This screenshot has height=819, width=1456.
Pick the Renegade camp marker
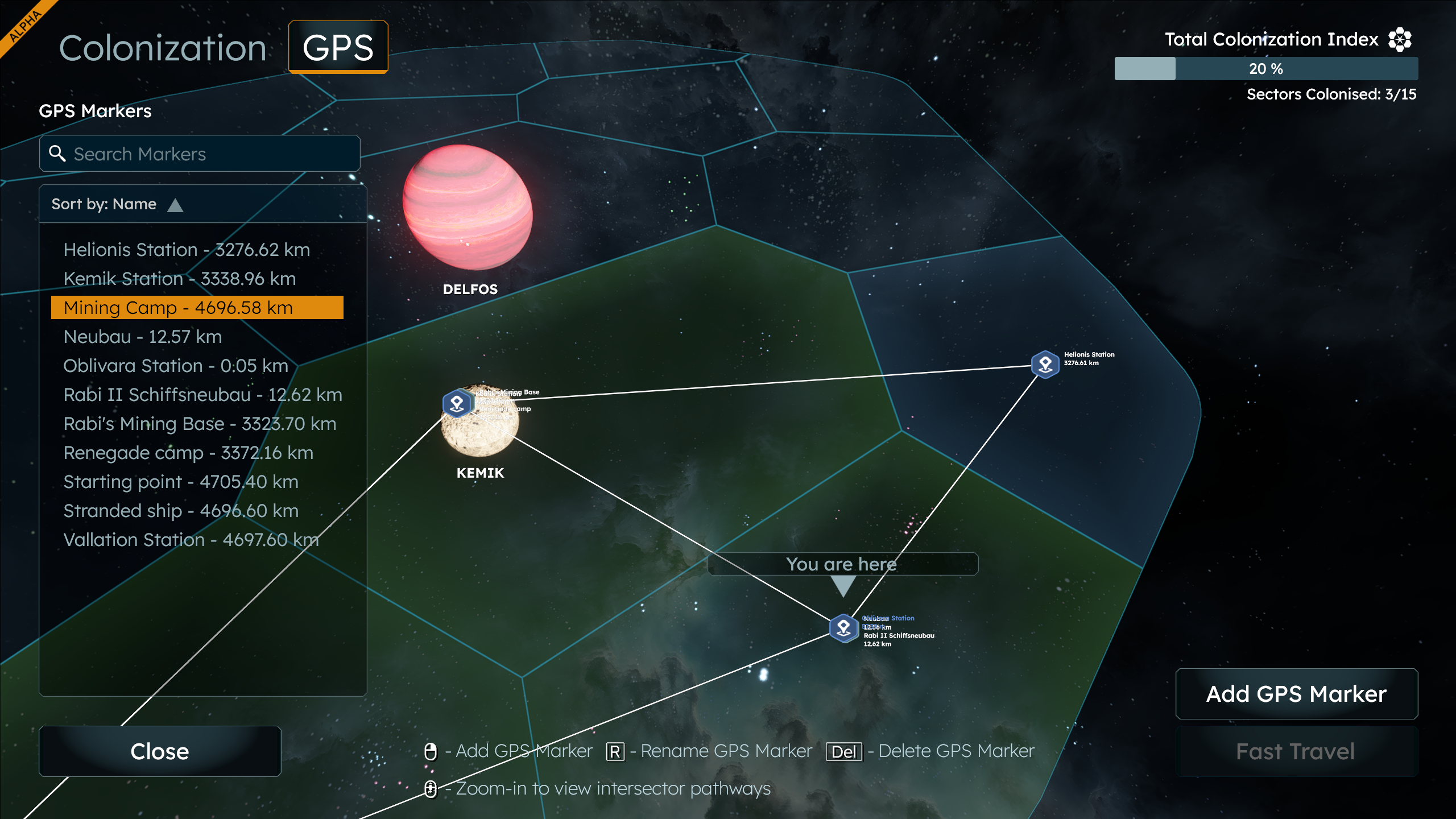(x=188, y=453)
